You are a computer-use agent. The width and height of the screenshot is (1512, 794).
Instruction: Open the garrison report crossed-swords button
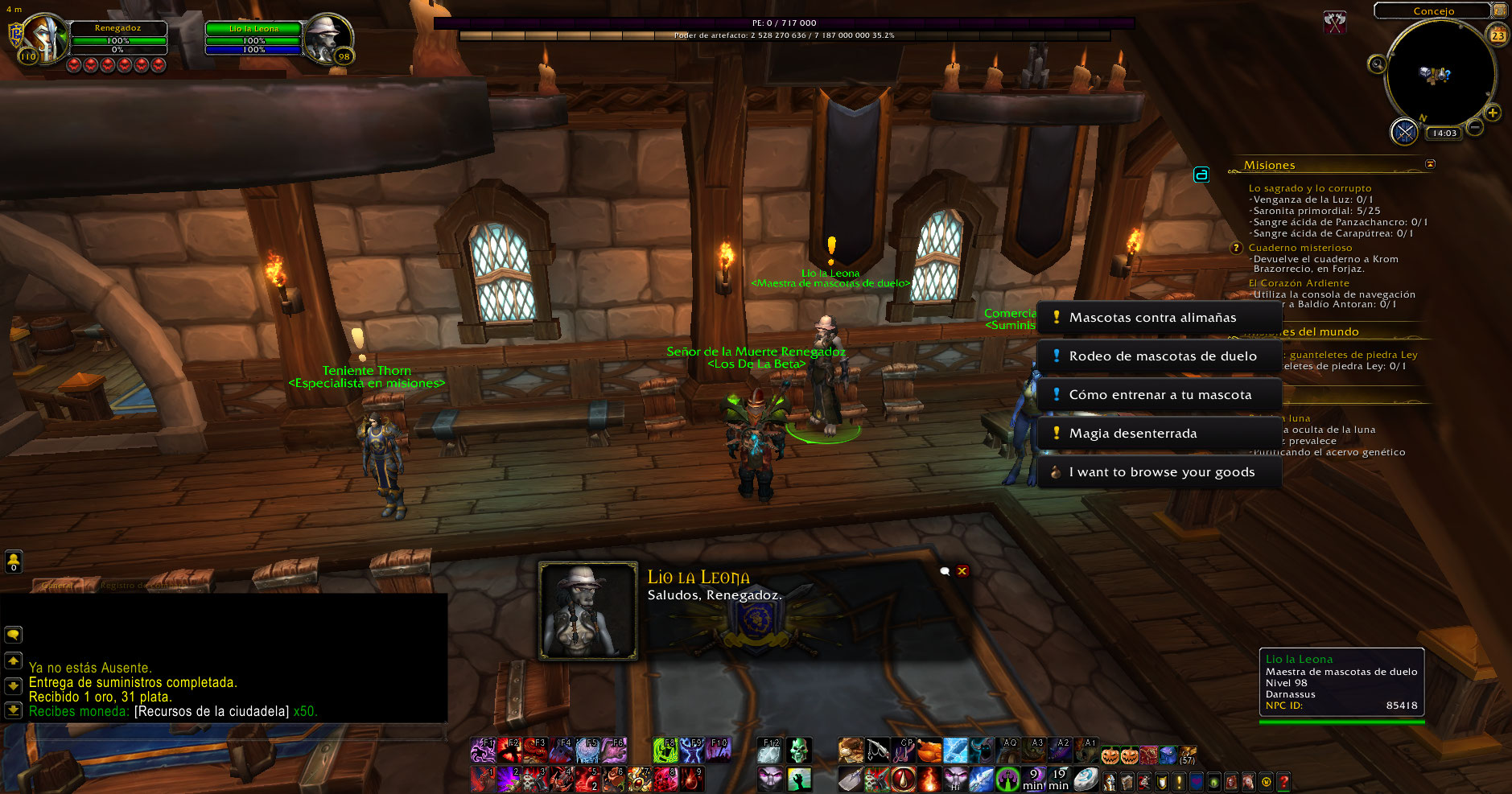(1404, 132)
